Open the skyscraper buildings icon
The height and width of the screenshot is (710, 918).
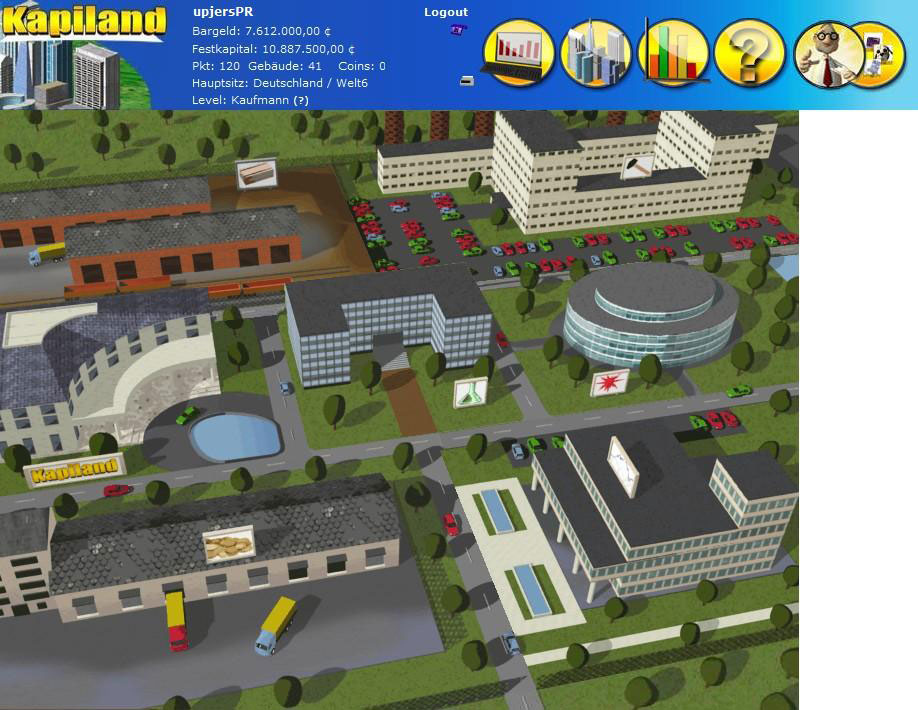[x=595, y=53]
